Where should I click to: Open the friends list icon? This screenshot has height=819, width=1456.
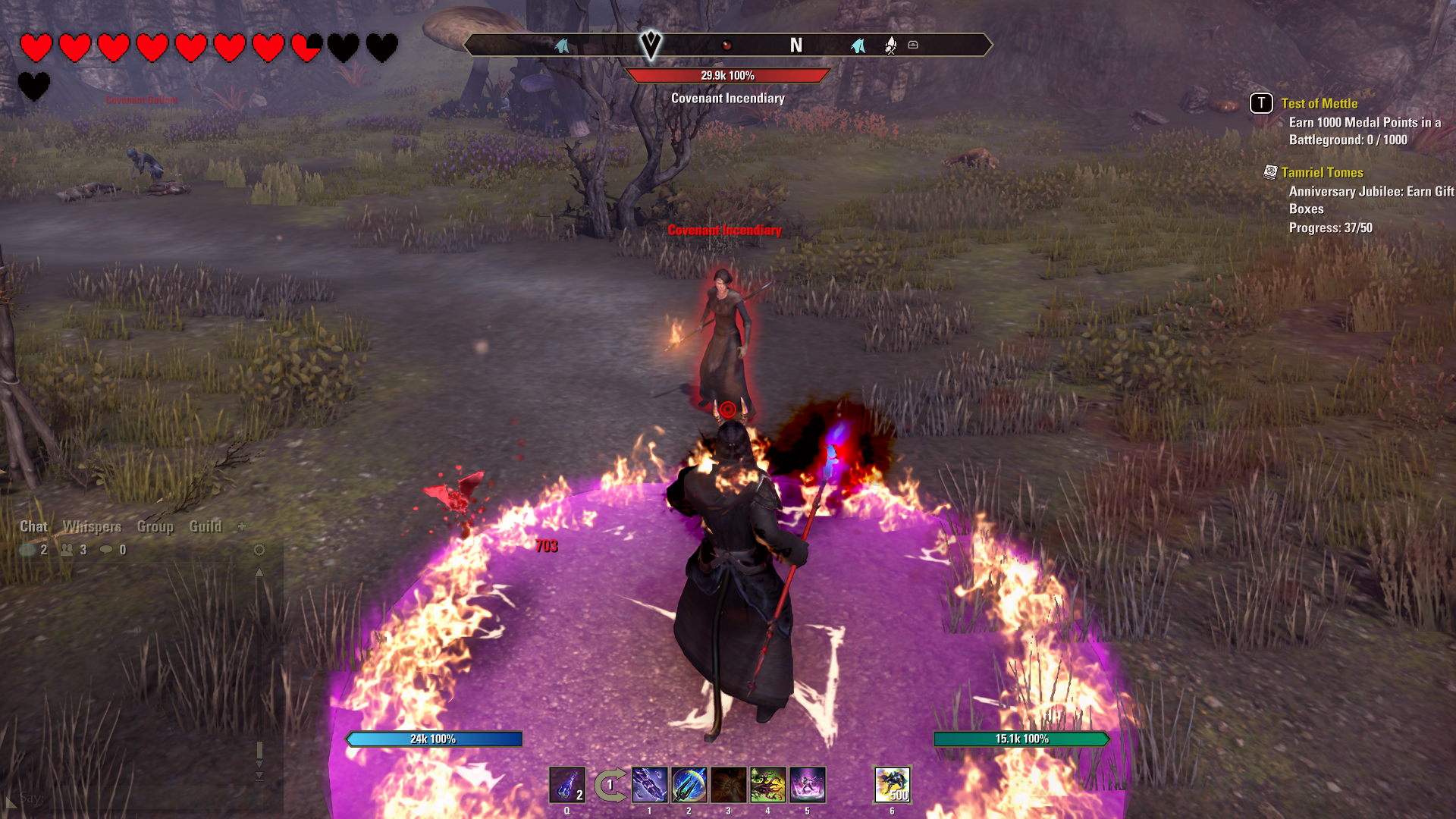click(x=67, y=550)
